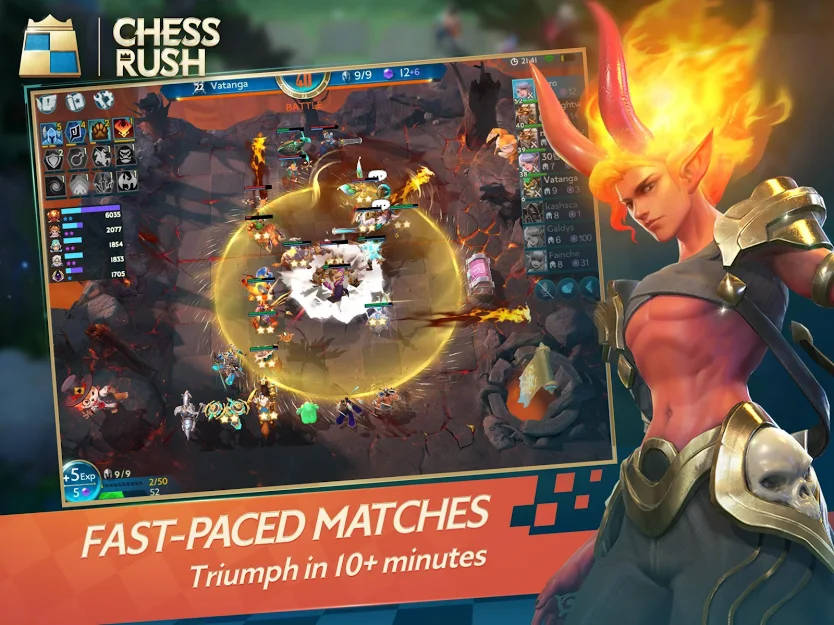Open the book icon in the top-left row

pos(47,103)
